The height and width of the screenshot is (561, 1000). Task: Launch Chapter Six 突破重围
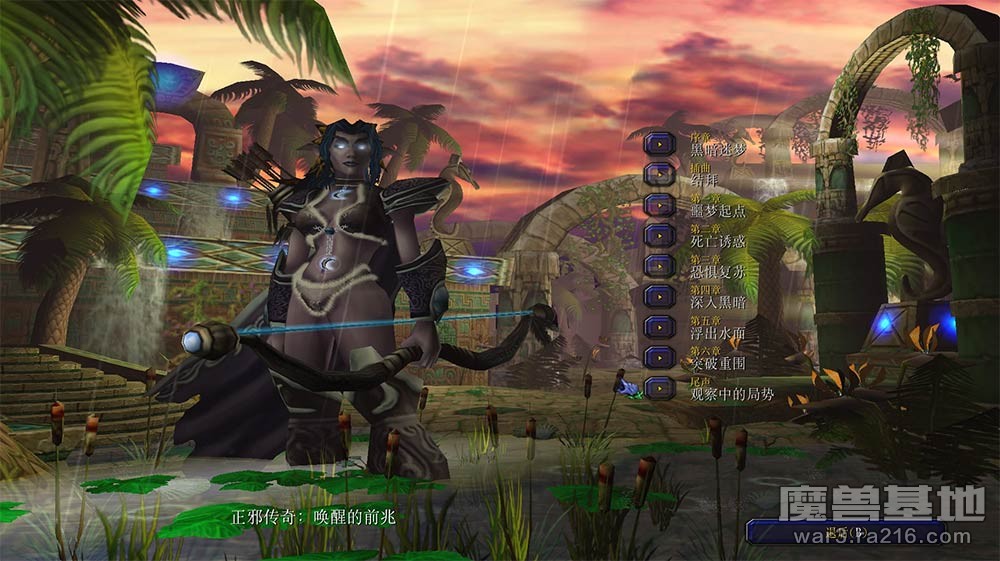pyautogui.click(x=660, y=357)
